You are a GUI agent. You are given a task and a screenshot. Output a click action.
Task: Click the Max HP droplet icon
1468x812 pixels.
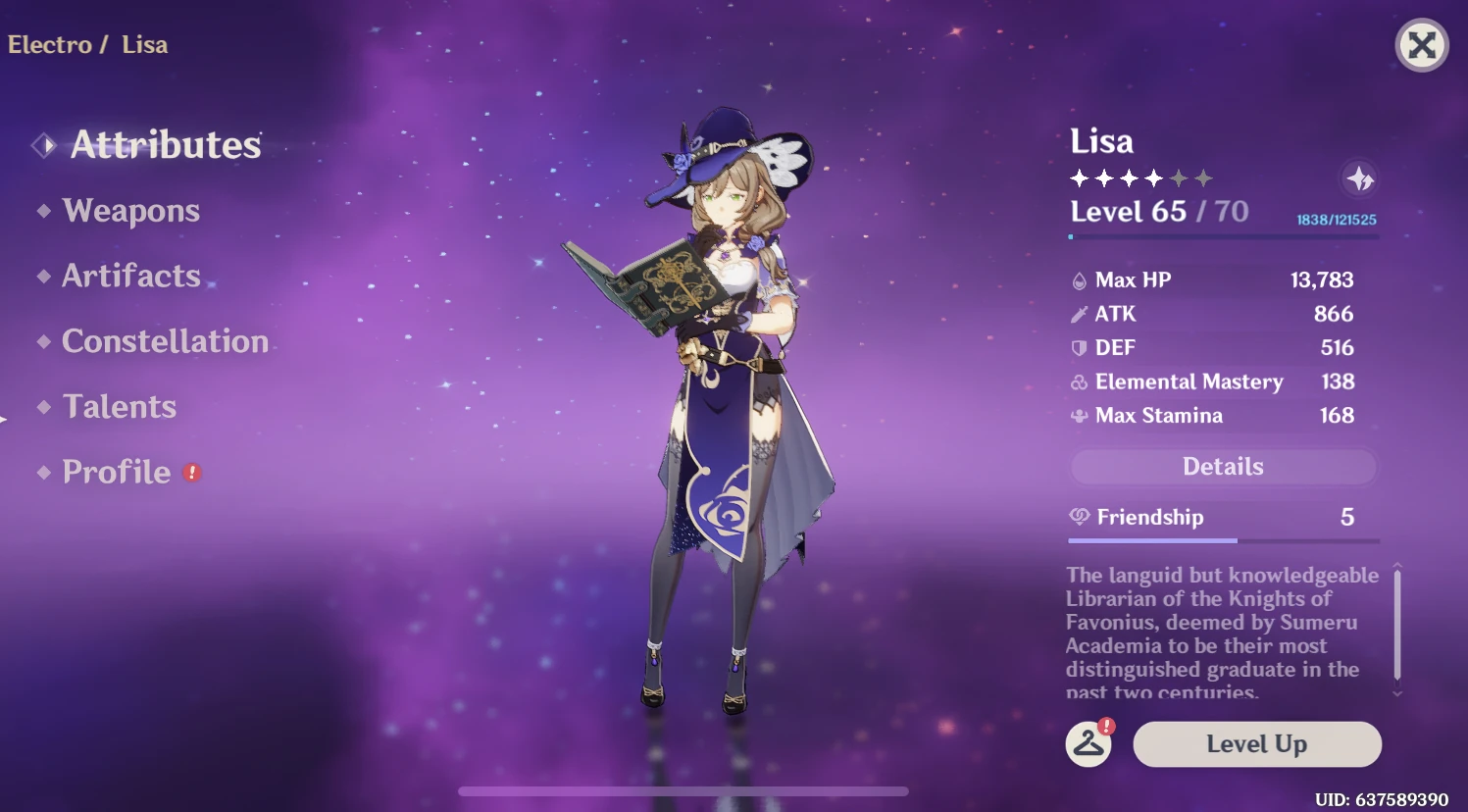pyautogui.click(x=1081, y=279)
